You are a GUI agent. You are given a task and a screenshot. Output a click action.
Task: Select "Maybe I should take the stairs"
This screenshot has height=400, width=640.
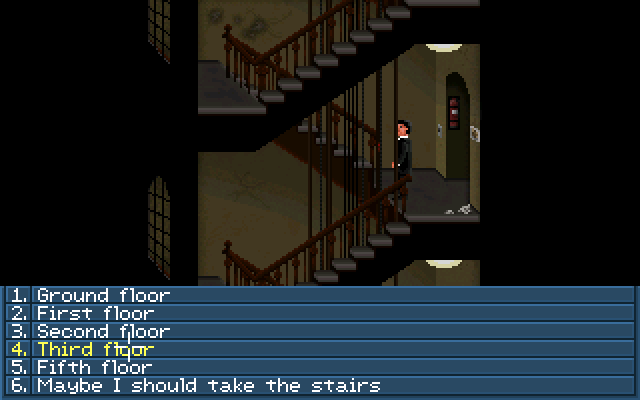208,385
